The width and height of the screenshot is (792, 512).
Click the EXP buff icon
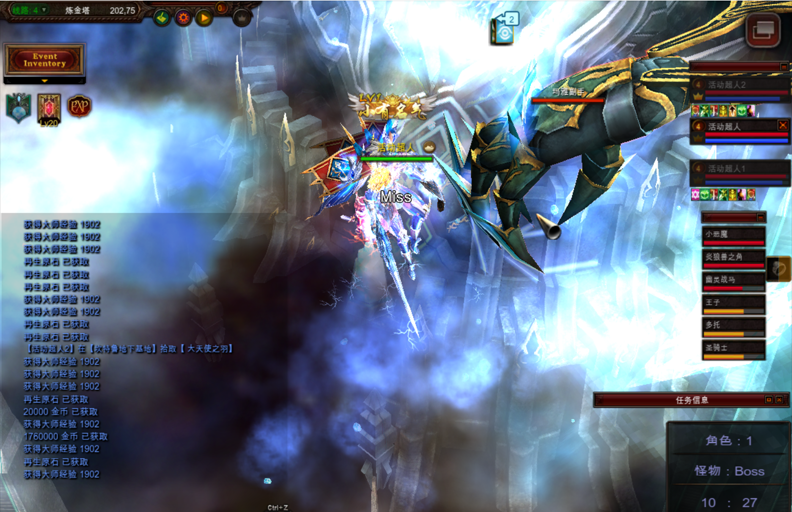point(79,104)
